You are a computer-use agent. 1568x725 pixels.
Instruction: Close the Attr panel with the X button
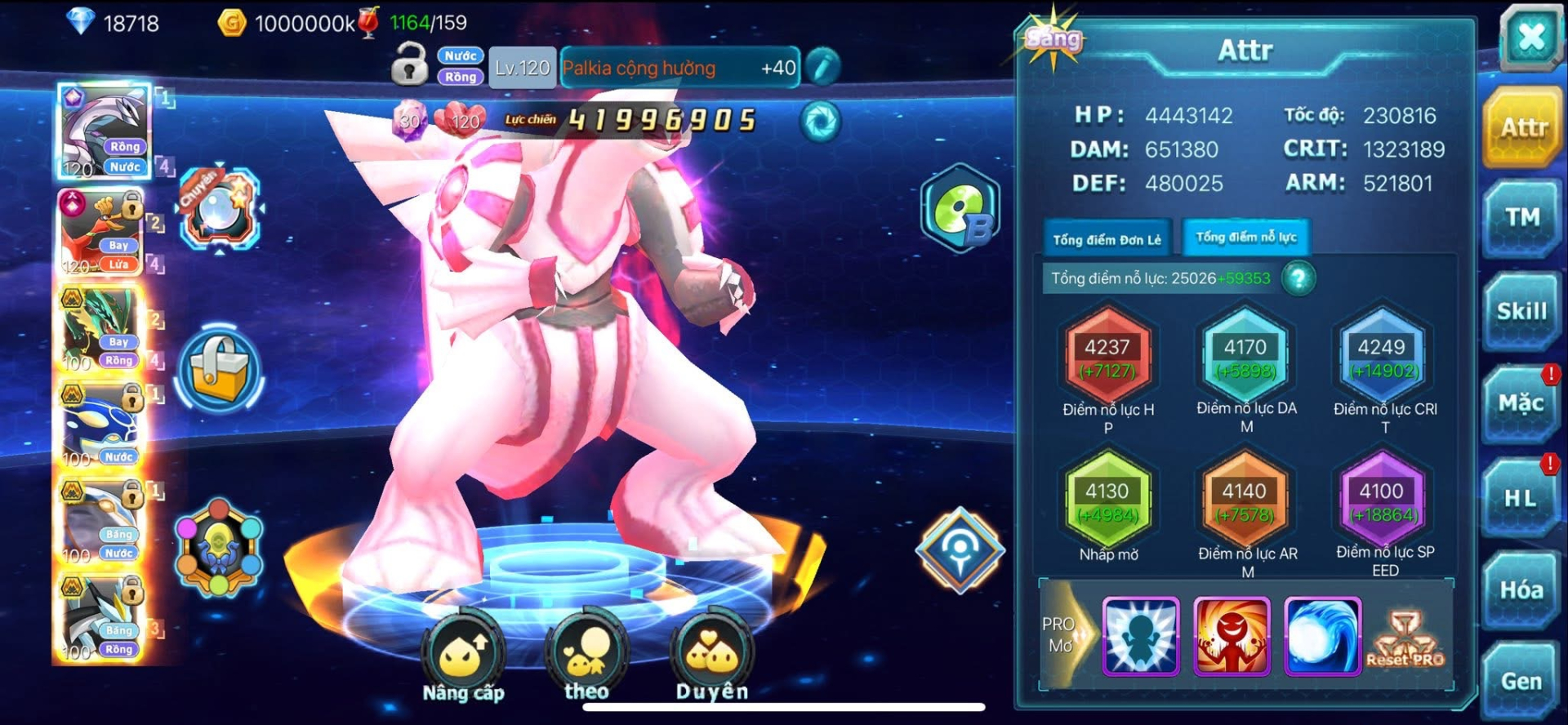pos(1530,37)
